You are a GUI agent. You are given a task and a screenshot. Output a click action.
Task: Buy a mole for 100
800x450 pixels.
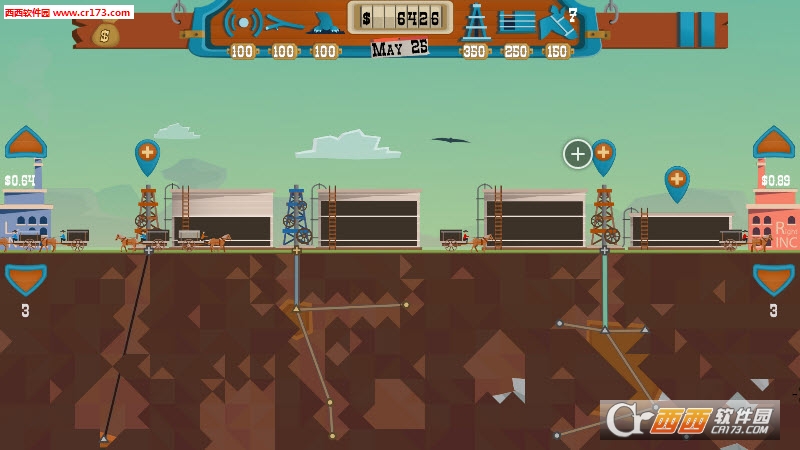click(326, 22)
